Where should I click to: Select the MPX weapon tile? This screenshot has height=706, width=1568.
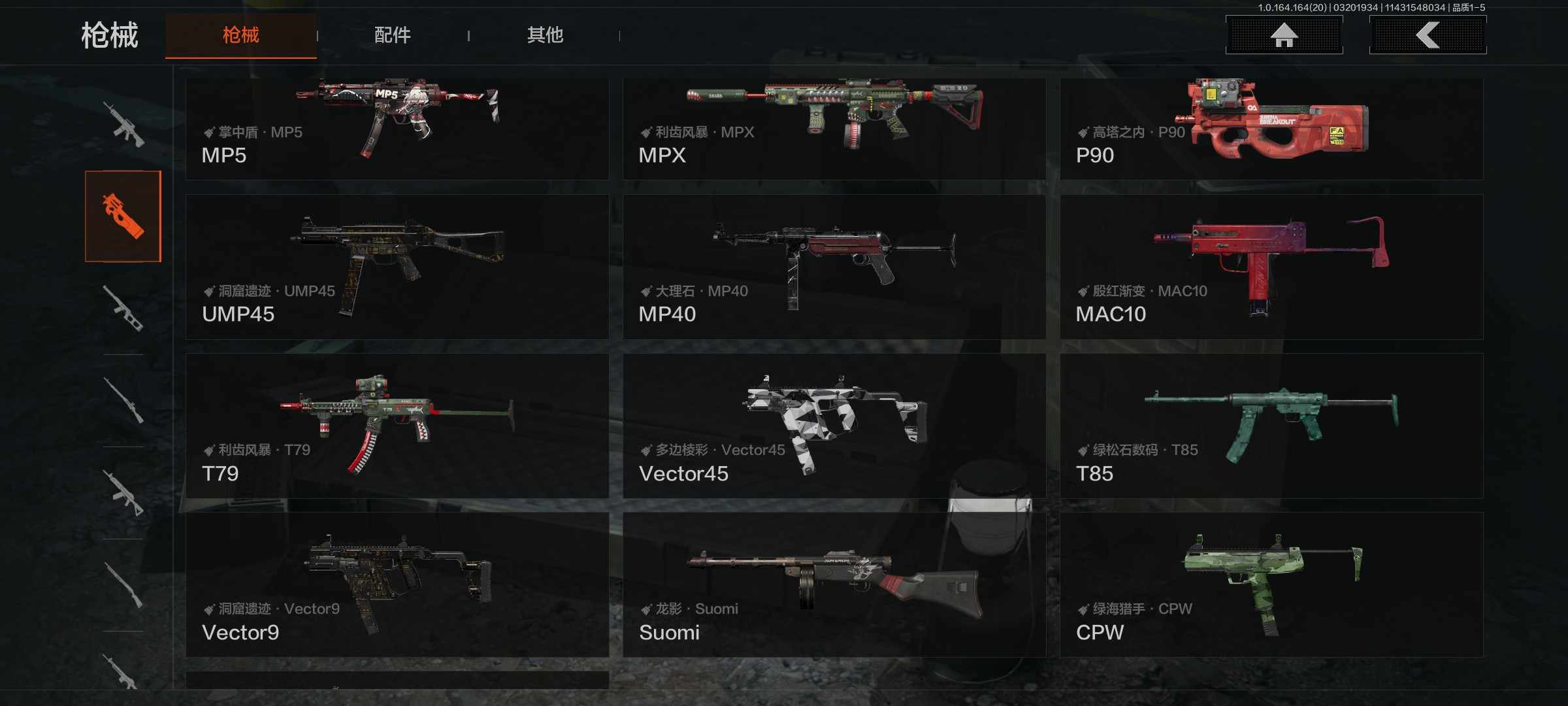pos(834,129)
